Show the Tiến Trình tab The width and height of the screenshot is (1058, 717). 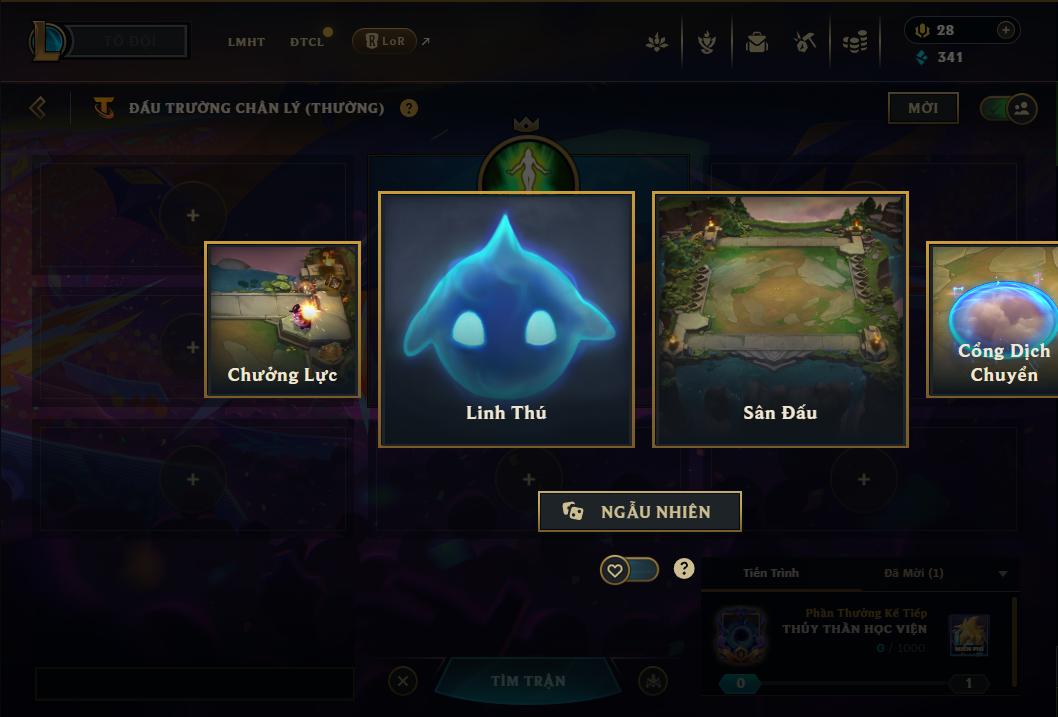(771, 573)
